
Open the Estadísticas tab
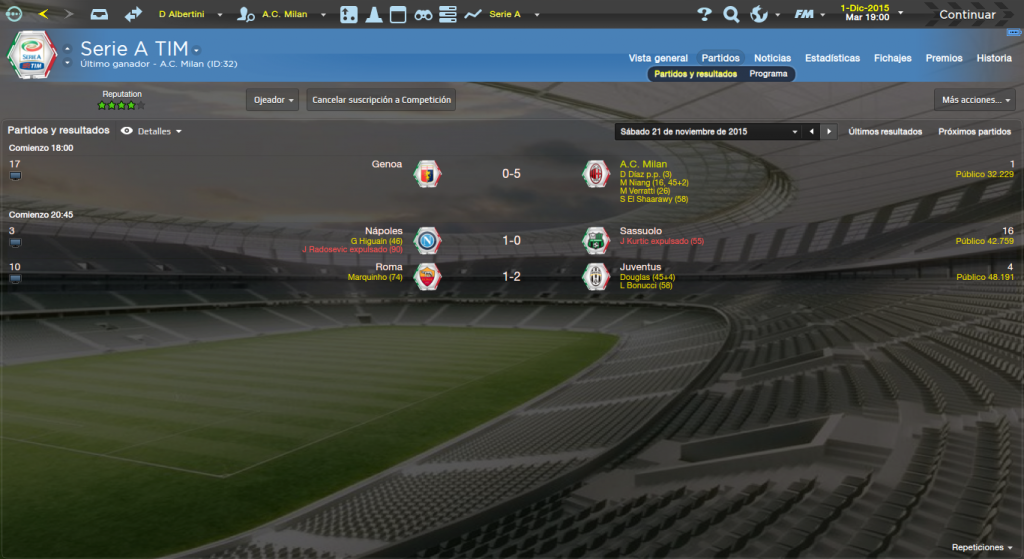832,58
